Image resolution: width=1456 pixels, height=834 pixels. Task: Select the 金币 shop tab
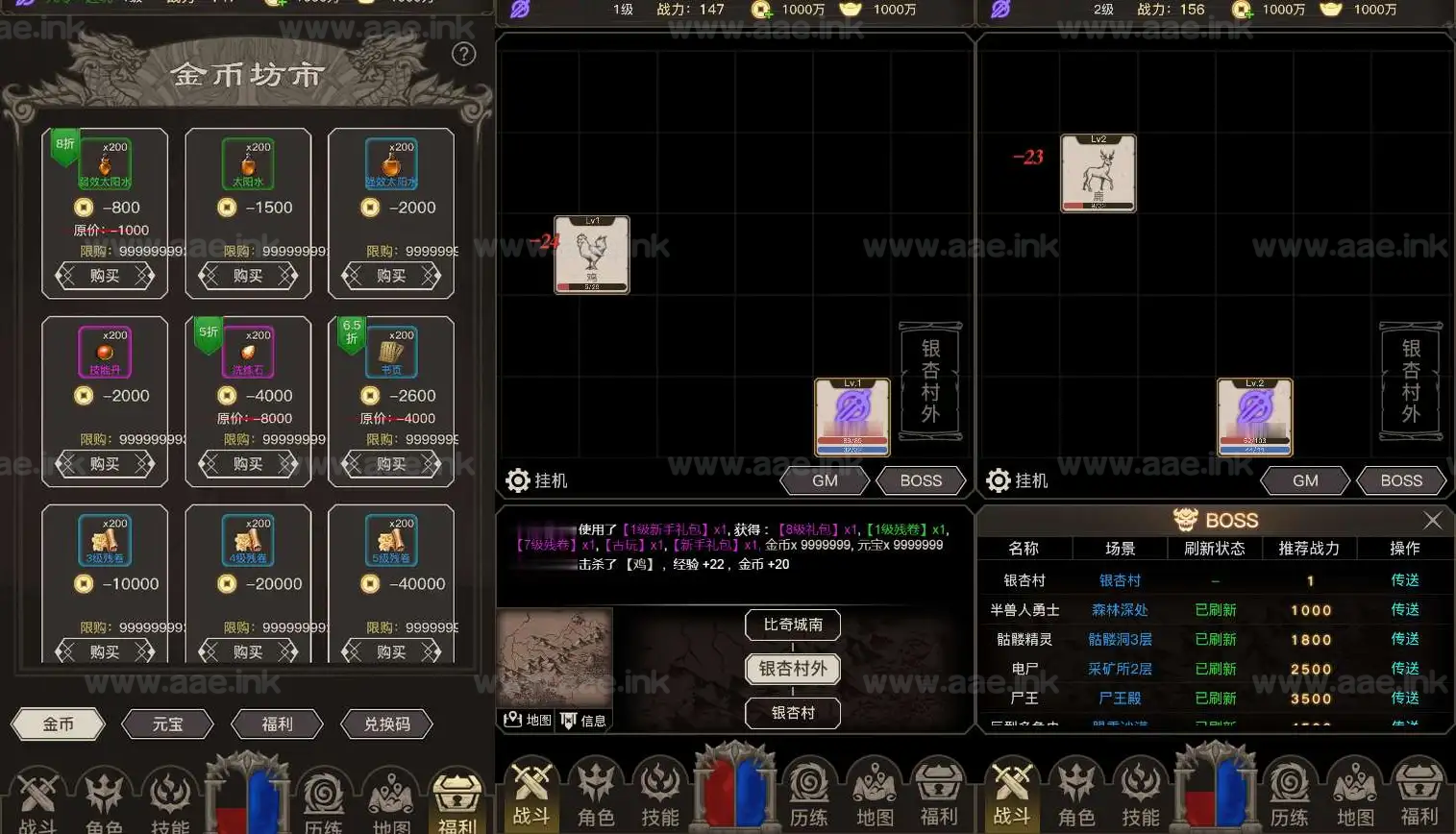point(58,724)
